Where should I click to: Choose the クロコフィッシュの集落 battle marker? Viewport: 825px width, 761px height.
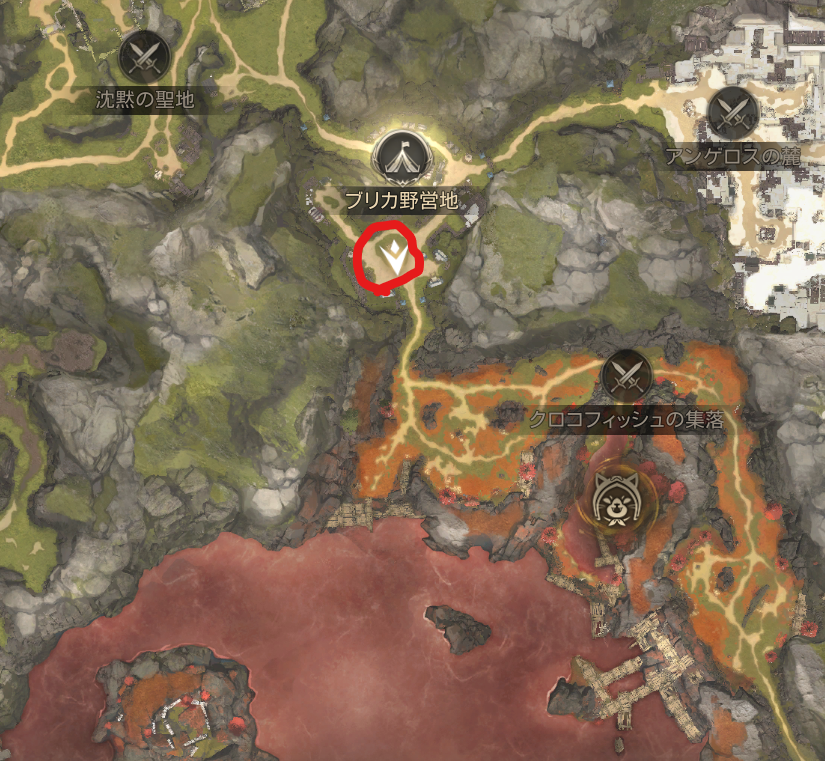point(627,376)
